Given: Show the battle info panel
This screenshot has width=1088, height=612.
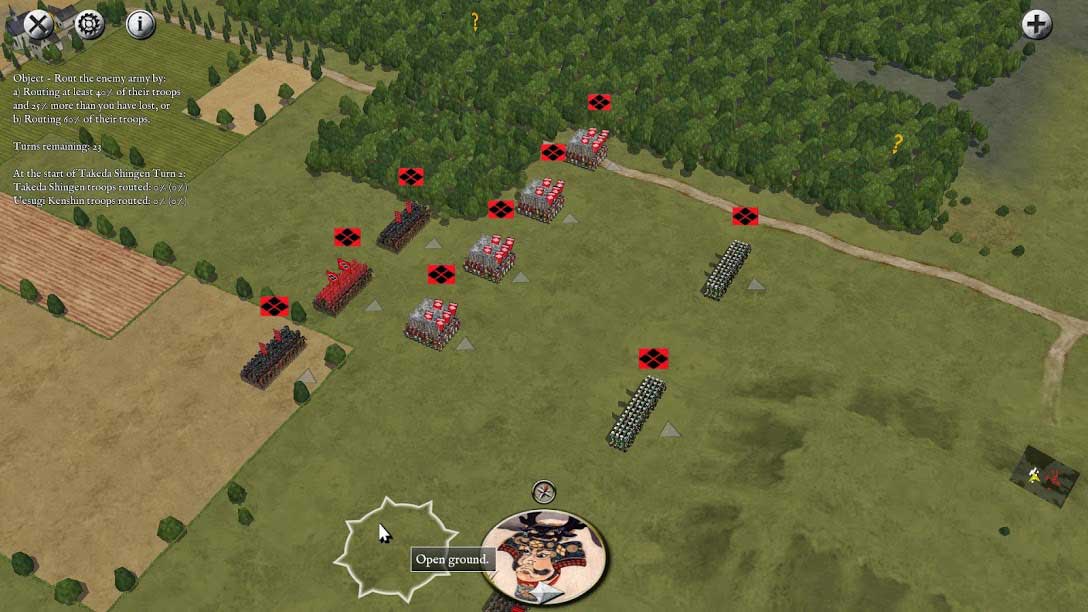Looking at the screenshot, I should pos(141,24).
